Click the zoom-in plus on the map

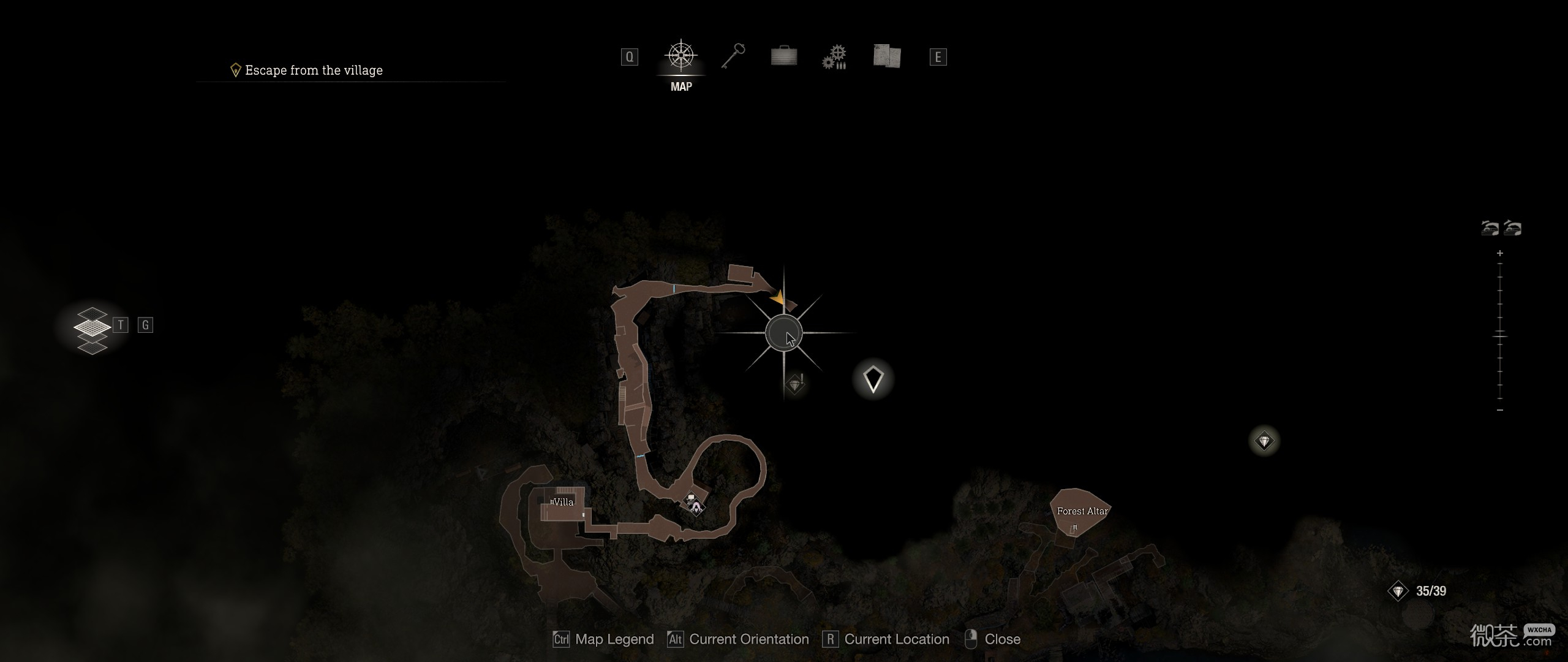pos(1499,253)
